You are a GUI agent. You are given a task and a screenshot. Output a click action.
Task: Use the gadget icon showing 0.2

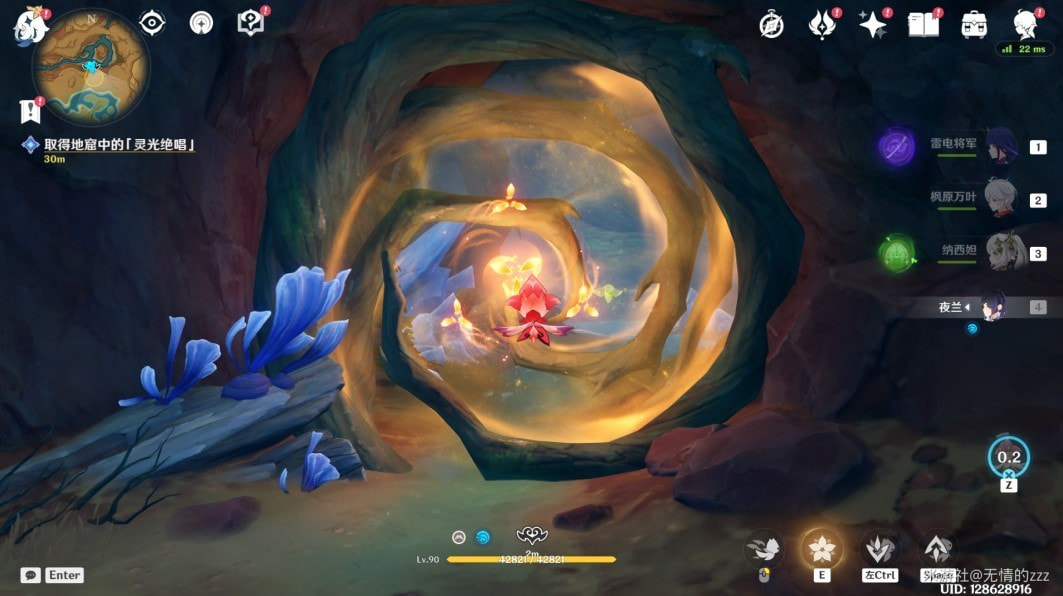(1008, 457)
